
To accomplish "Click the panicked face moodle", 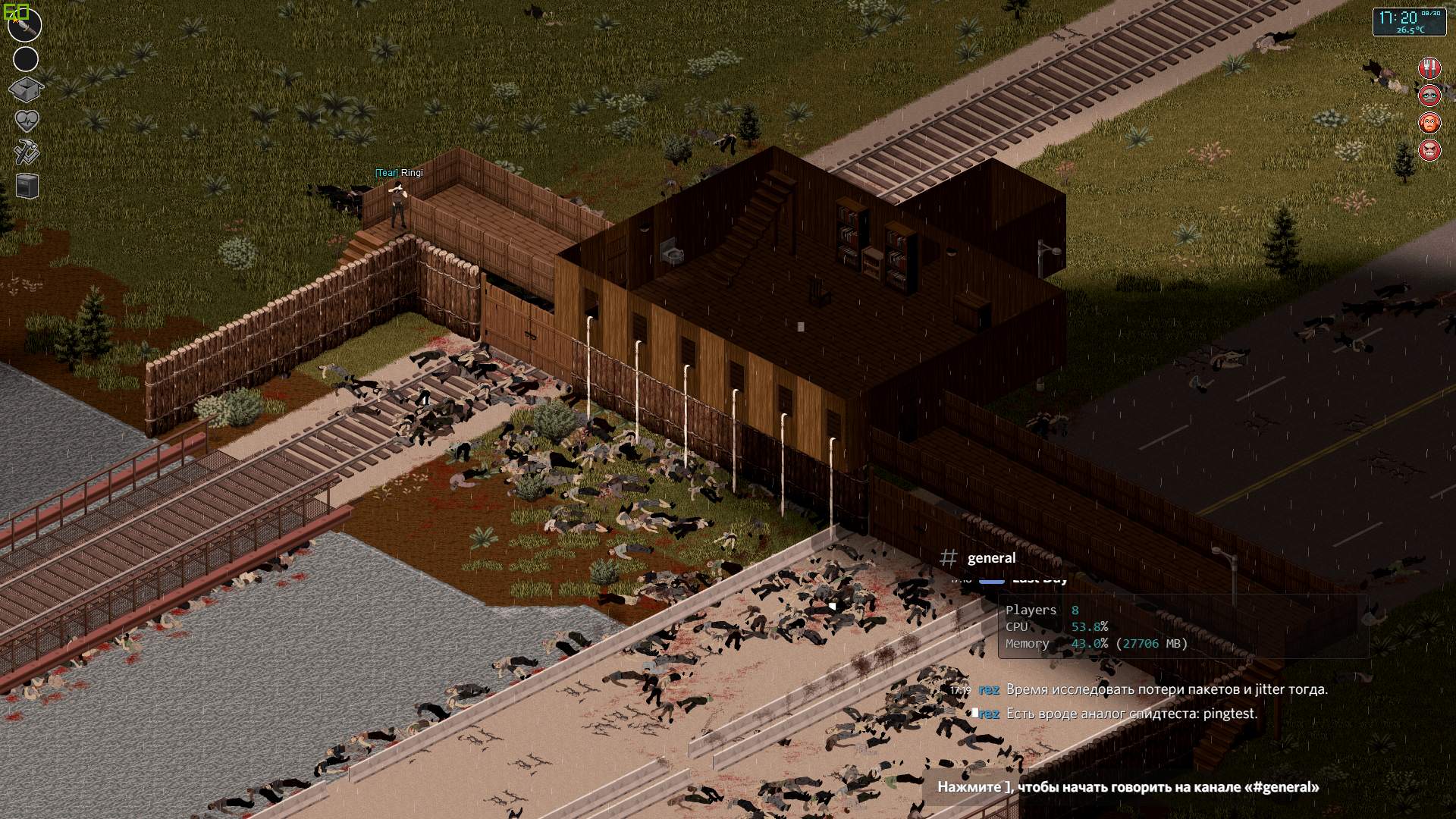I will pos(1429,123).
